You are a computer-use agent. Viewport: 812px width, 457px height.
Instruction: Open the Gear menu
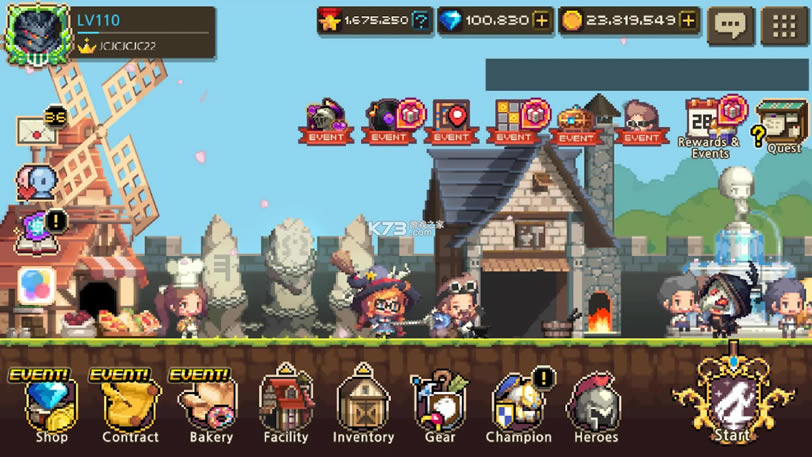click(439, 405)
